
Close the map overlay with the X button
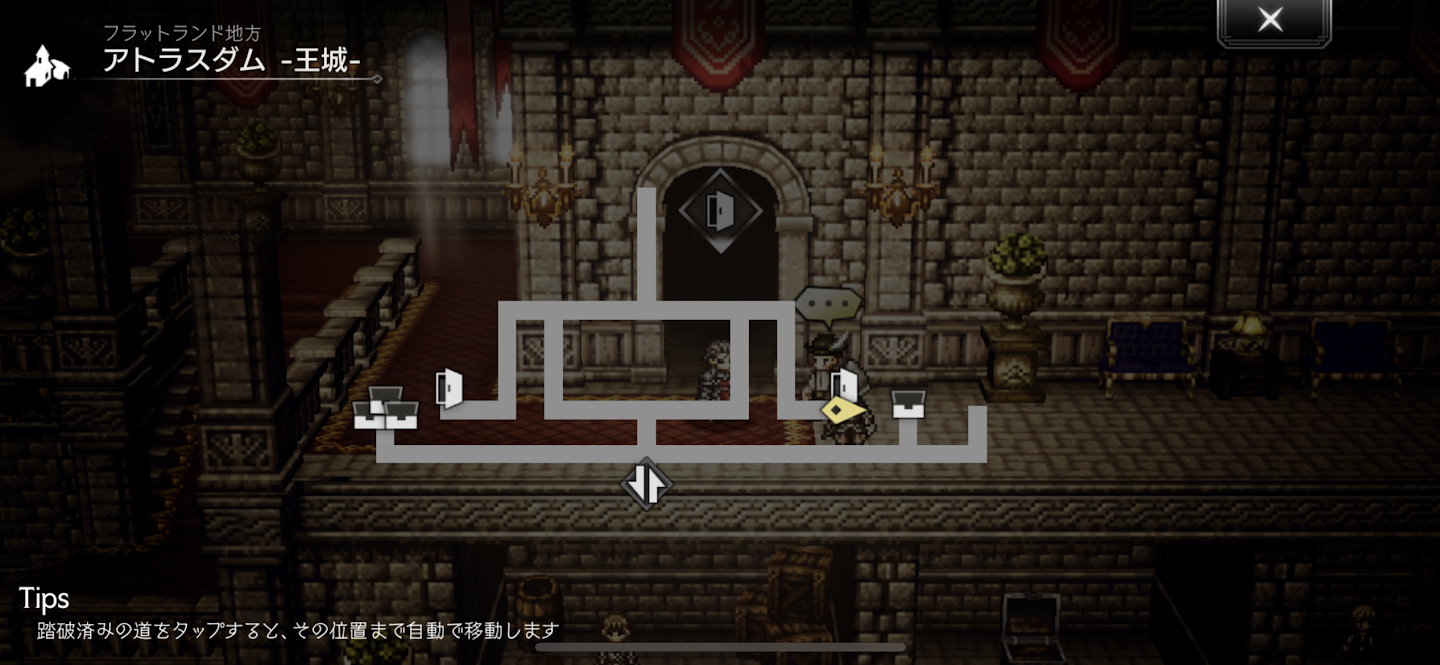(x=1271, y=20)
